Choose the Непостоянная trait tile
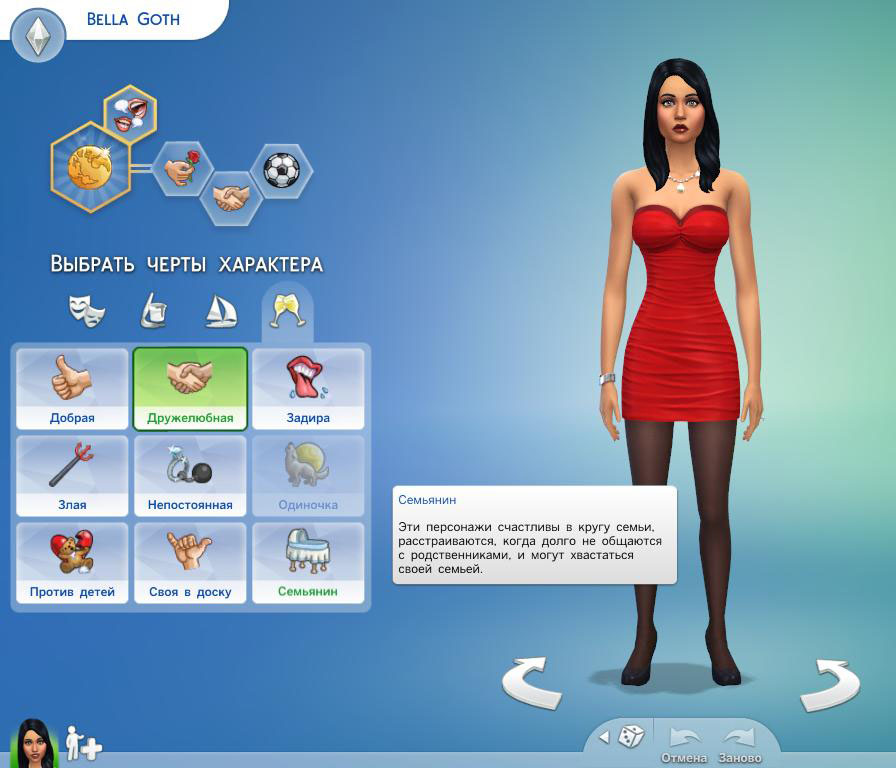 190,475
